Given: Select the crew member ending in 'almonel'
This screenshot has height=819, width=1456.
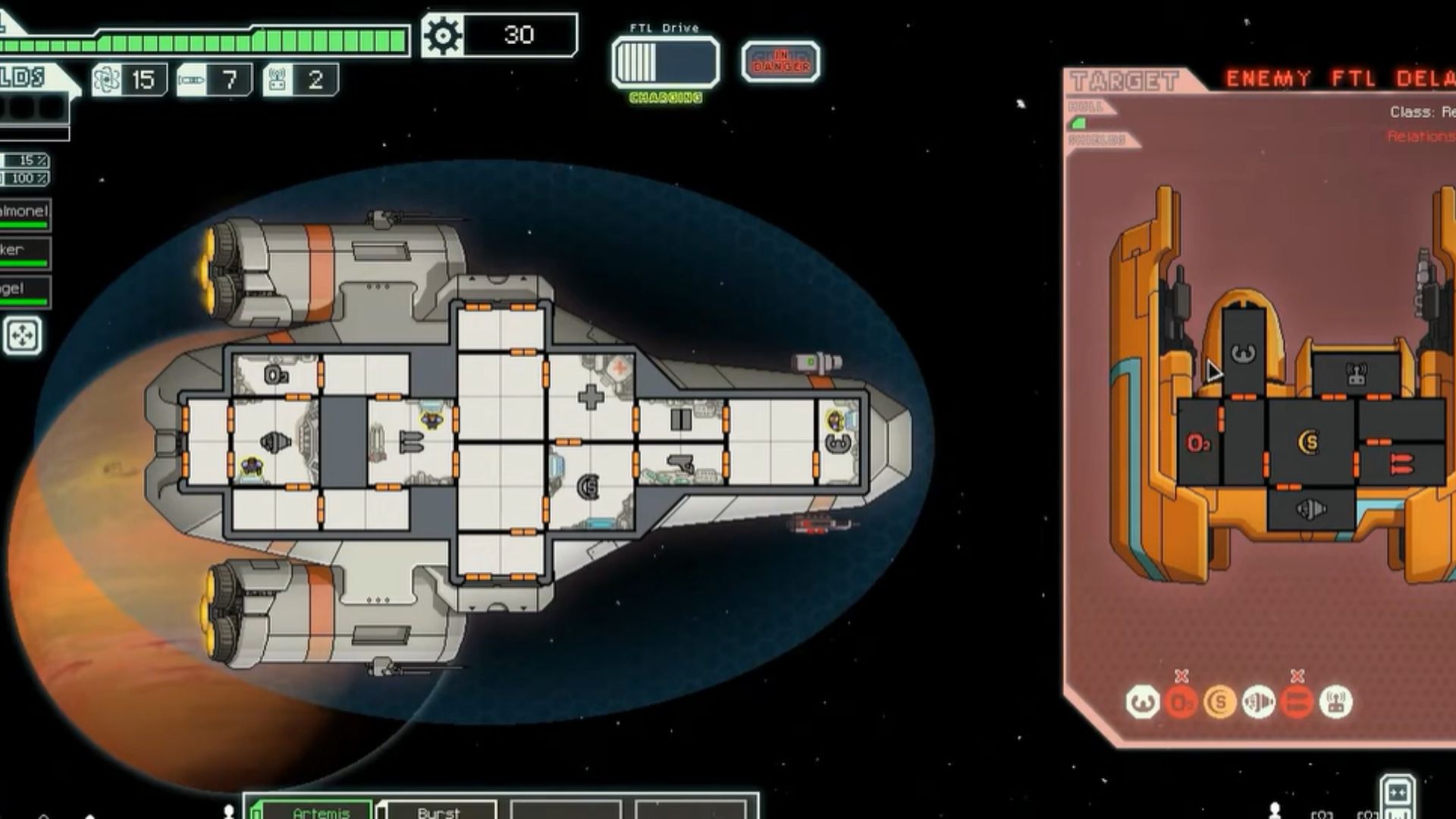Looking at the screenshot, I should pyautogui.click(x=24, y=215).
